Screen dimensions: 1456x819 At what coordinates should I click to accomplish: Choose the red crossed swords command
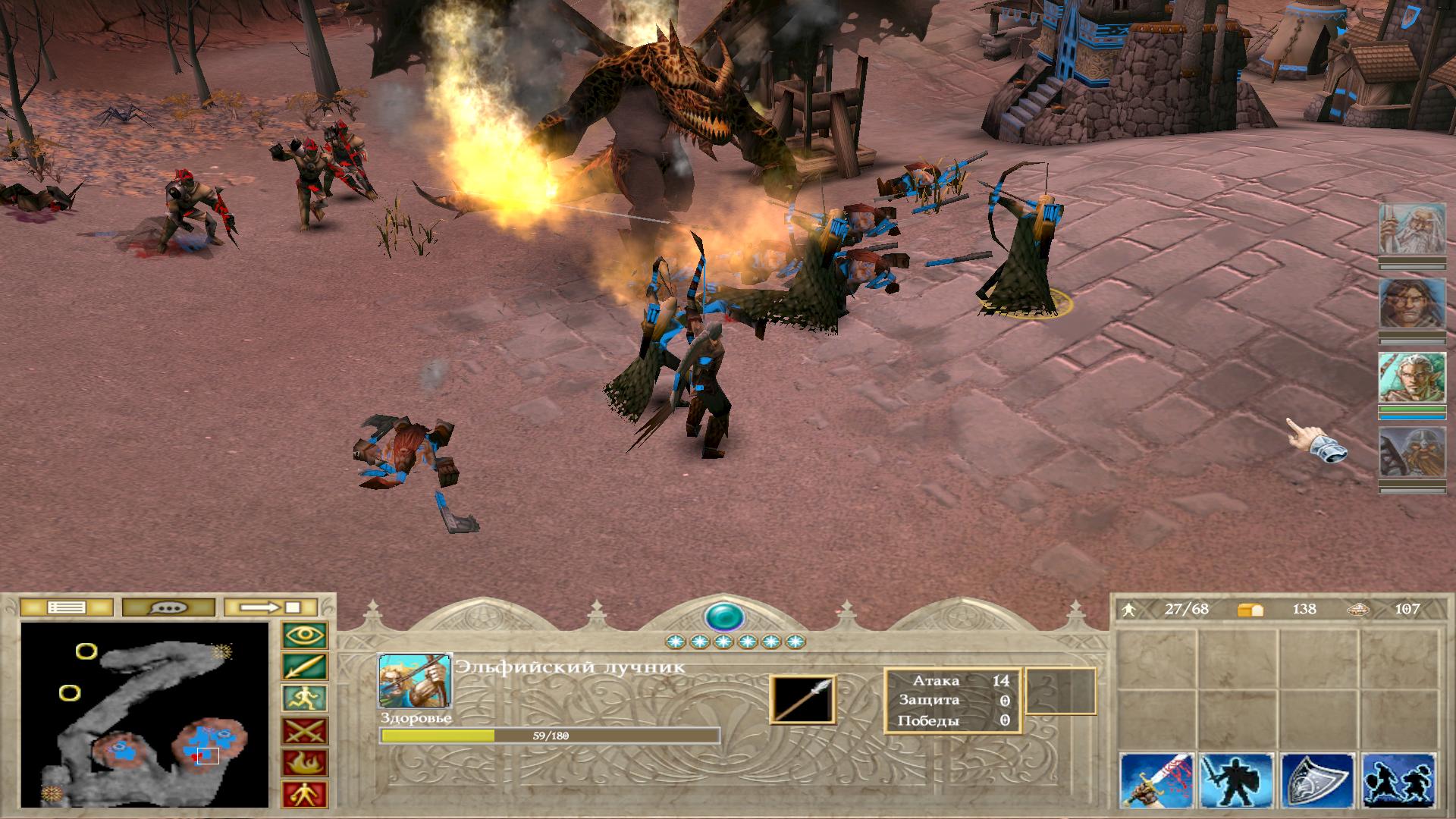click(305, 731)
